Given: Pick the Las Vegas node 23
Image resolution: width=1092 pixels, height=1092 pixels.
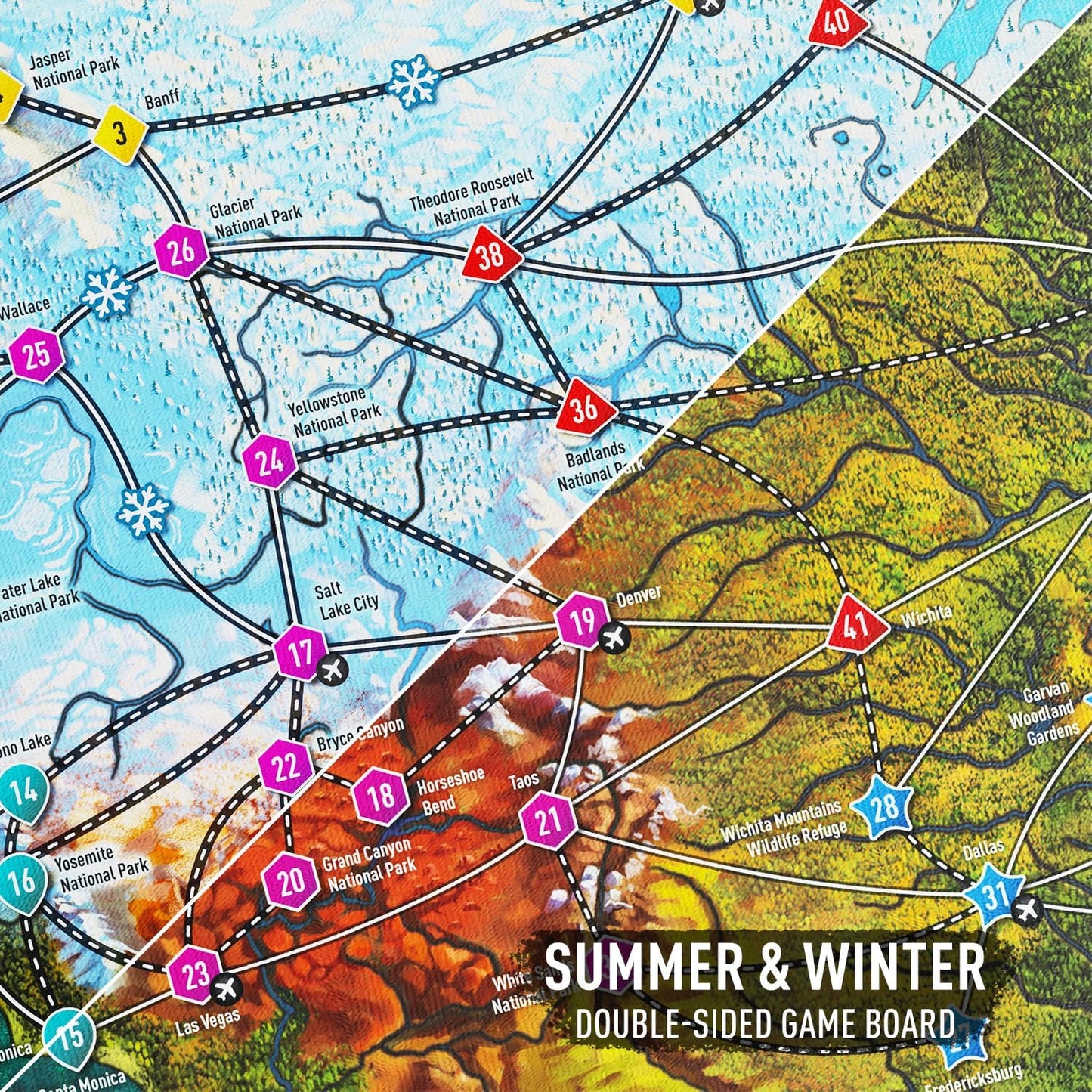Looking at the screenshot, I should (x=195, y=973).
